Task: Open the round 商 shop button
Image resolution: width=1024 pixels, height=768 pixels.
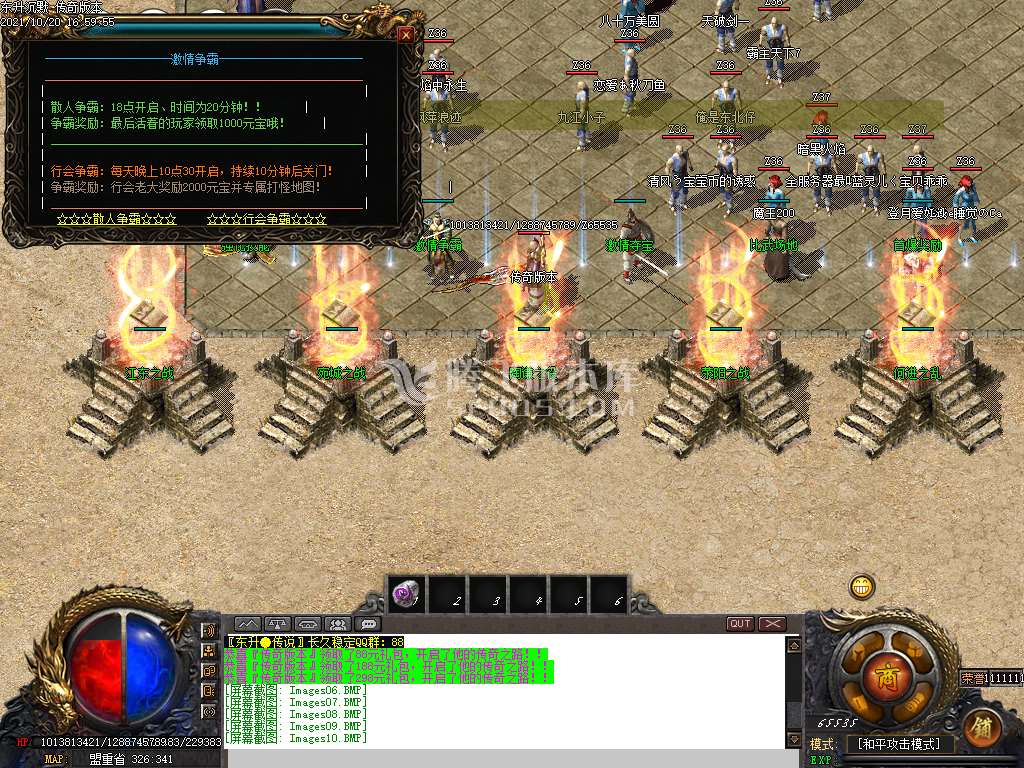Action: coord(884,669)
